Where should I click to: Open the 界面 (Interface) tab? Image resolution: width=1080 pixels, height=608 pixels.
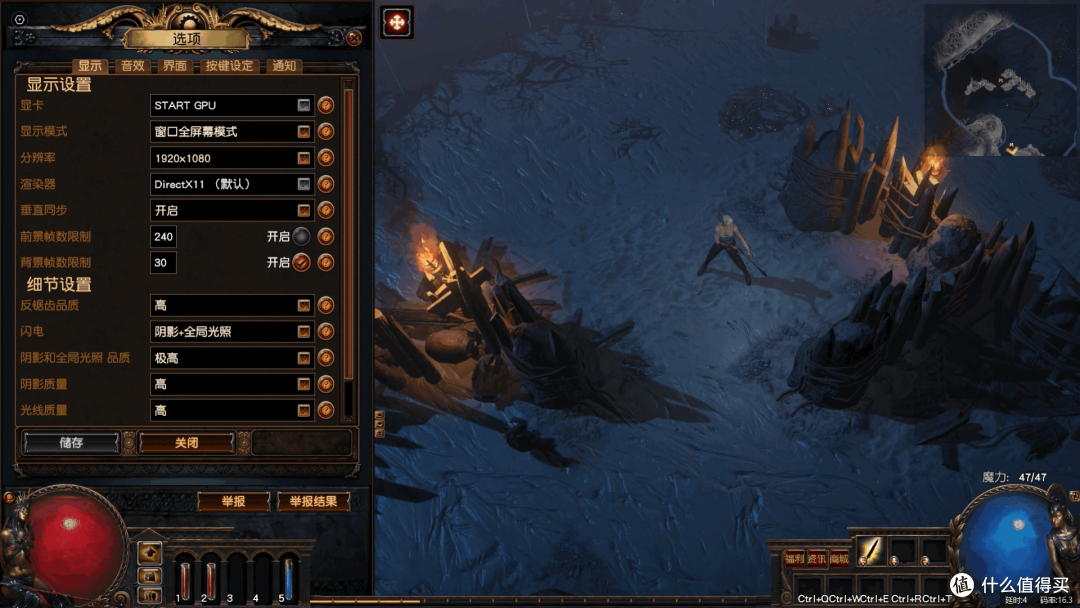175,66
